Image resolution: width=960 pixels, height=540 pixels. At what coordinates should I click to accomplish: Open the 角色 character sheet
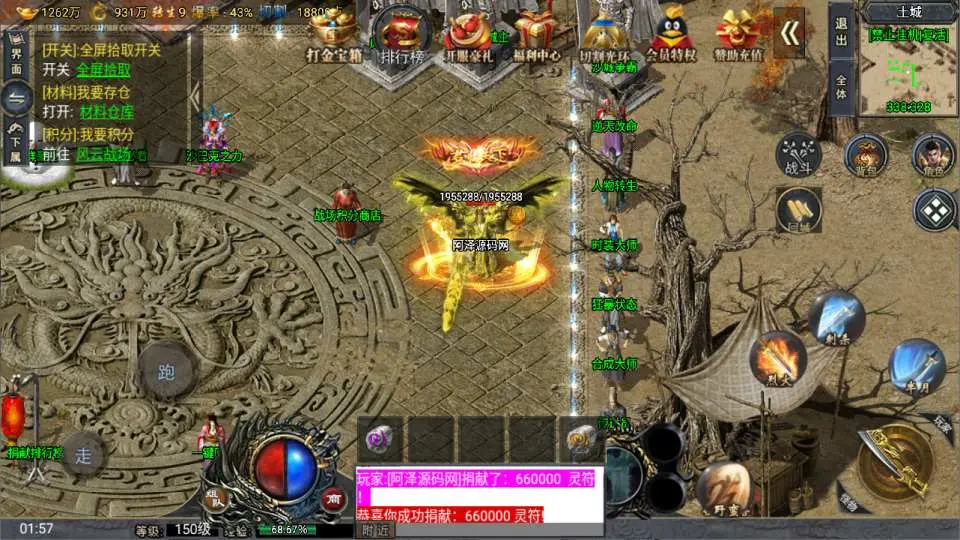pyautogui.click(x=932, y=155)
